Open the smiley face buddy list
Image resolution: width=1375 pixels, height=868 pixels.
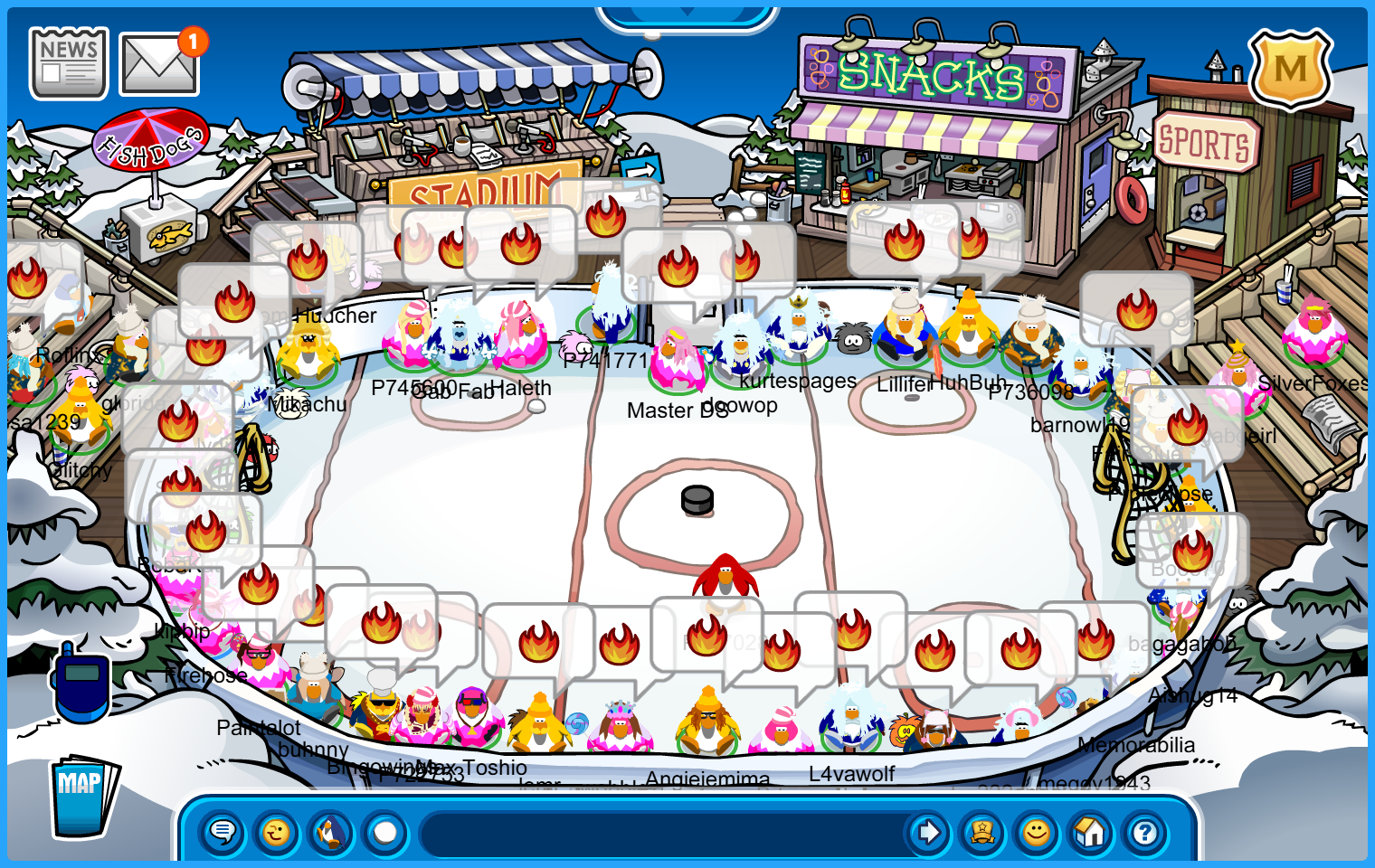pyautogui.click(x=1037, y=832)
